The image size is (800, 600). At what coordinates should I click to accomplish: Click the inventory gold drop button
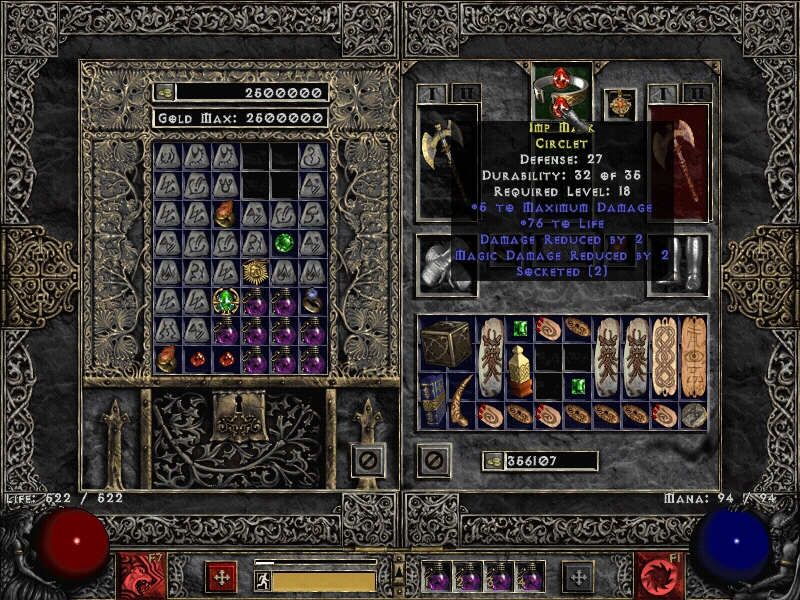(x=493, y=461)
